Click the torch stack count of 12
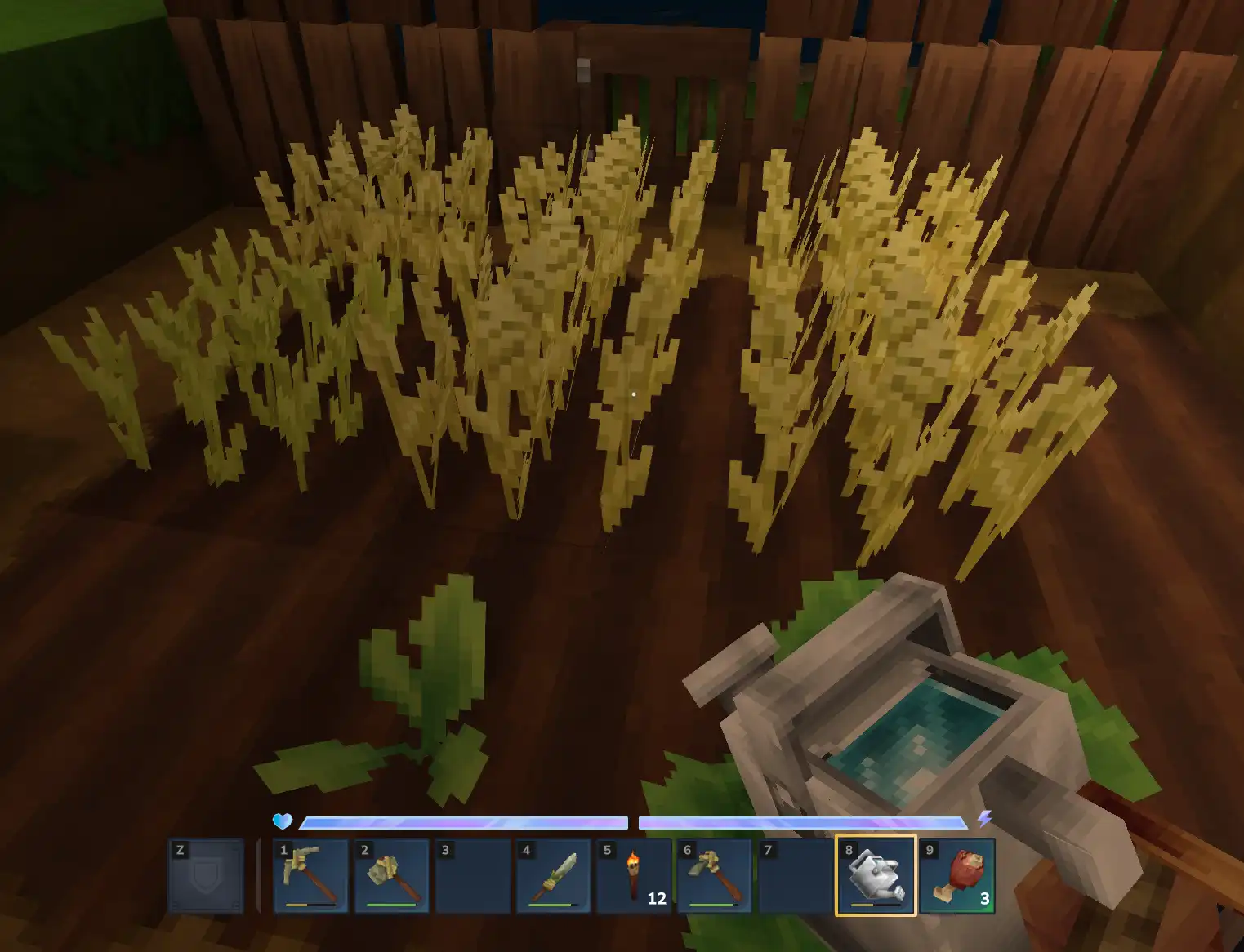The image size is (1244, 952). (x=656, y=899)
